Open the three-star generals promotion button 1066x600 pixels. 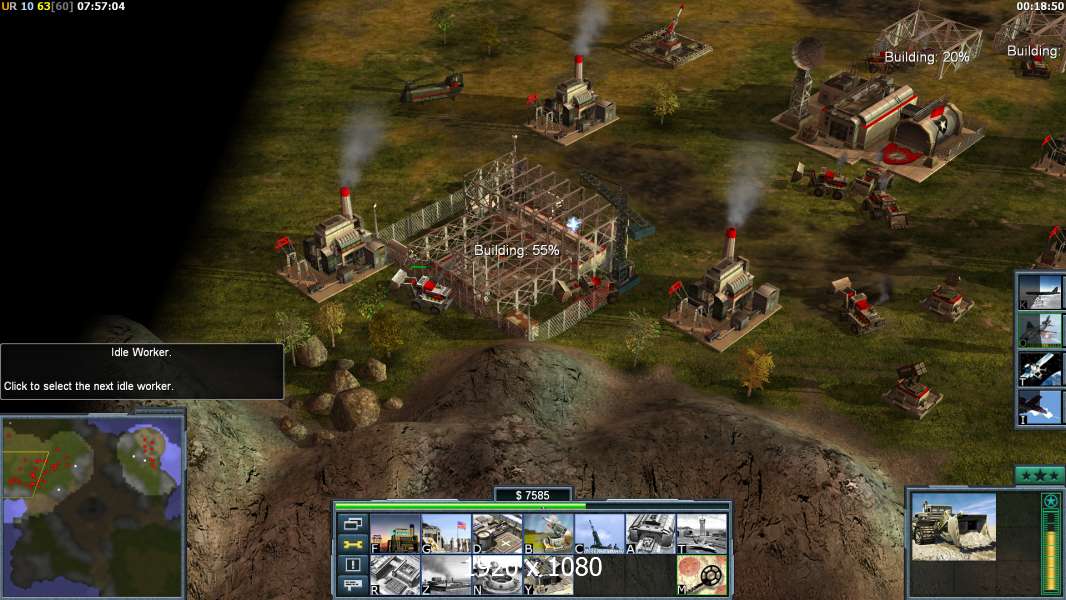pos(1039,475)
